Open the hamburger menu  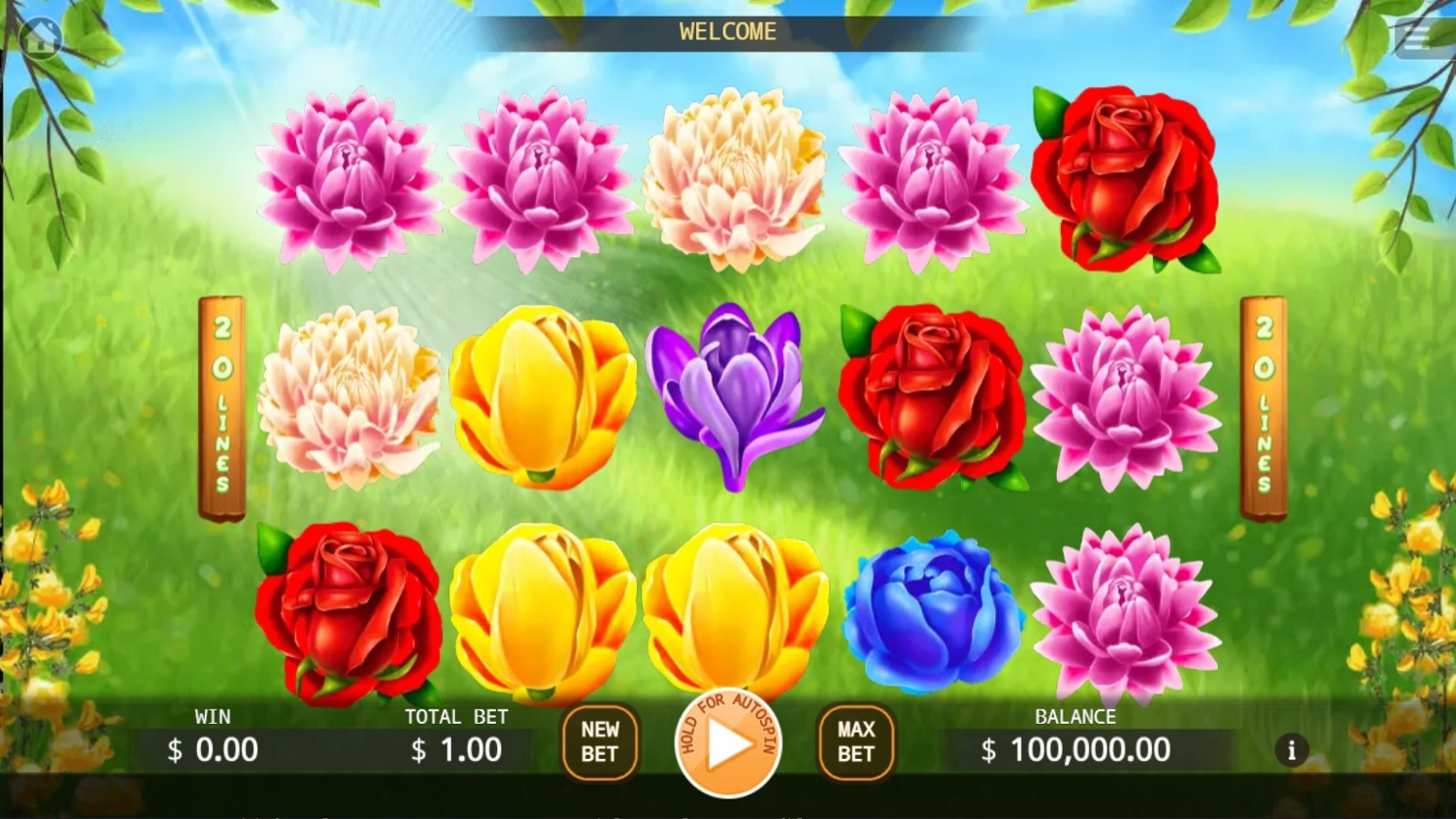1418,39
